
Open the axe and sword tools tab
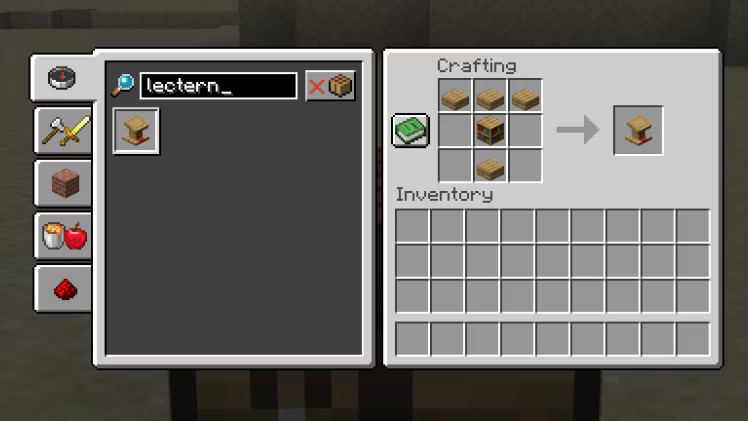[63, 131]
